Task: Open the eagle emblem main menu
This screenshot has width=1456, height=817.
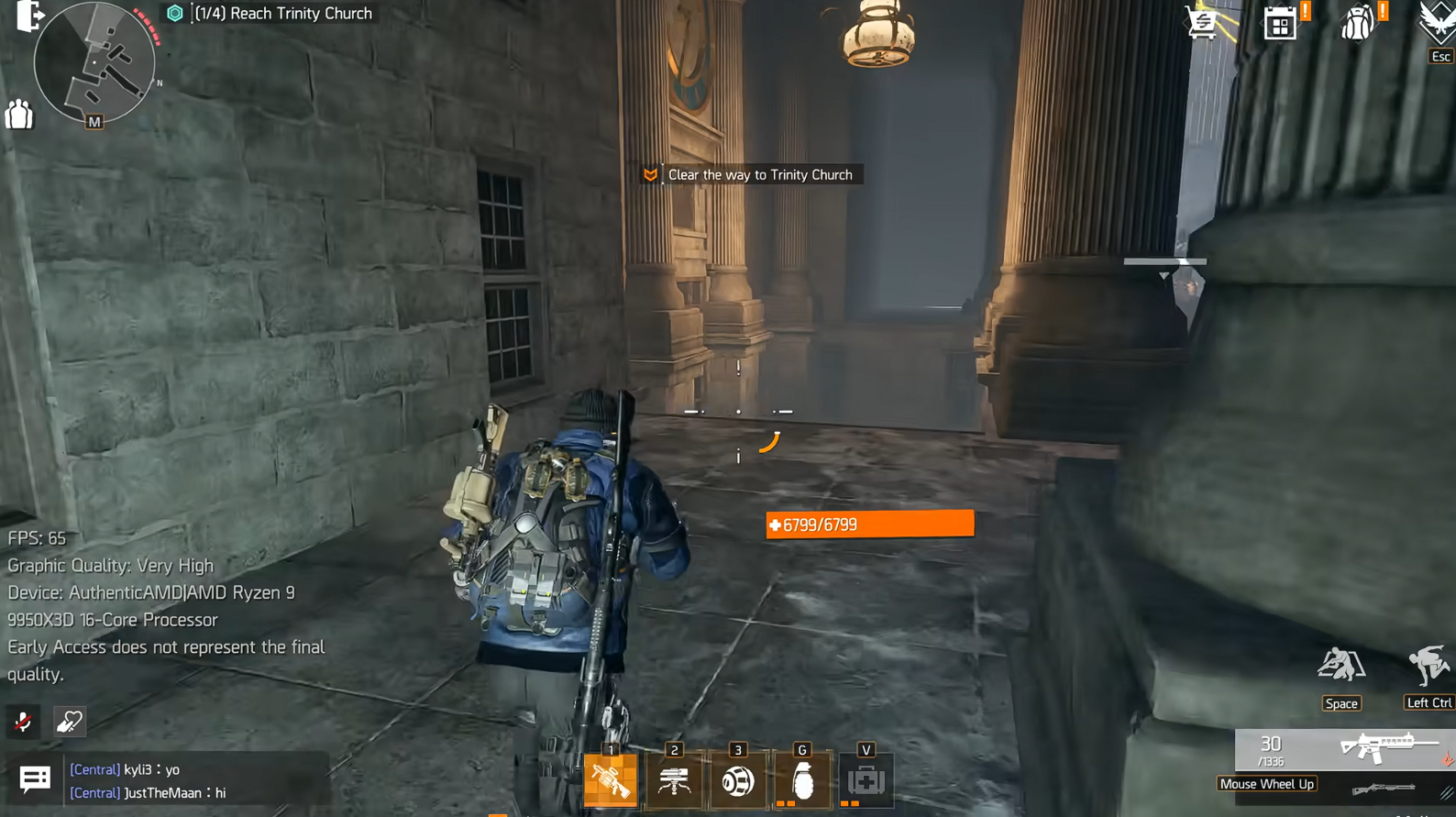Action: (1436, 22)
